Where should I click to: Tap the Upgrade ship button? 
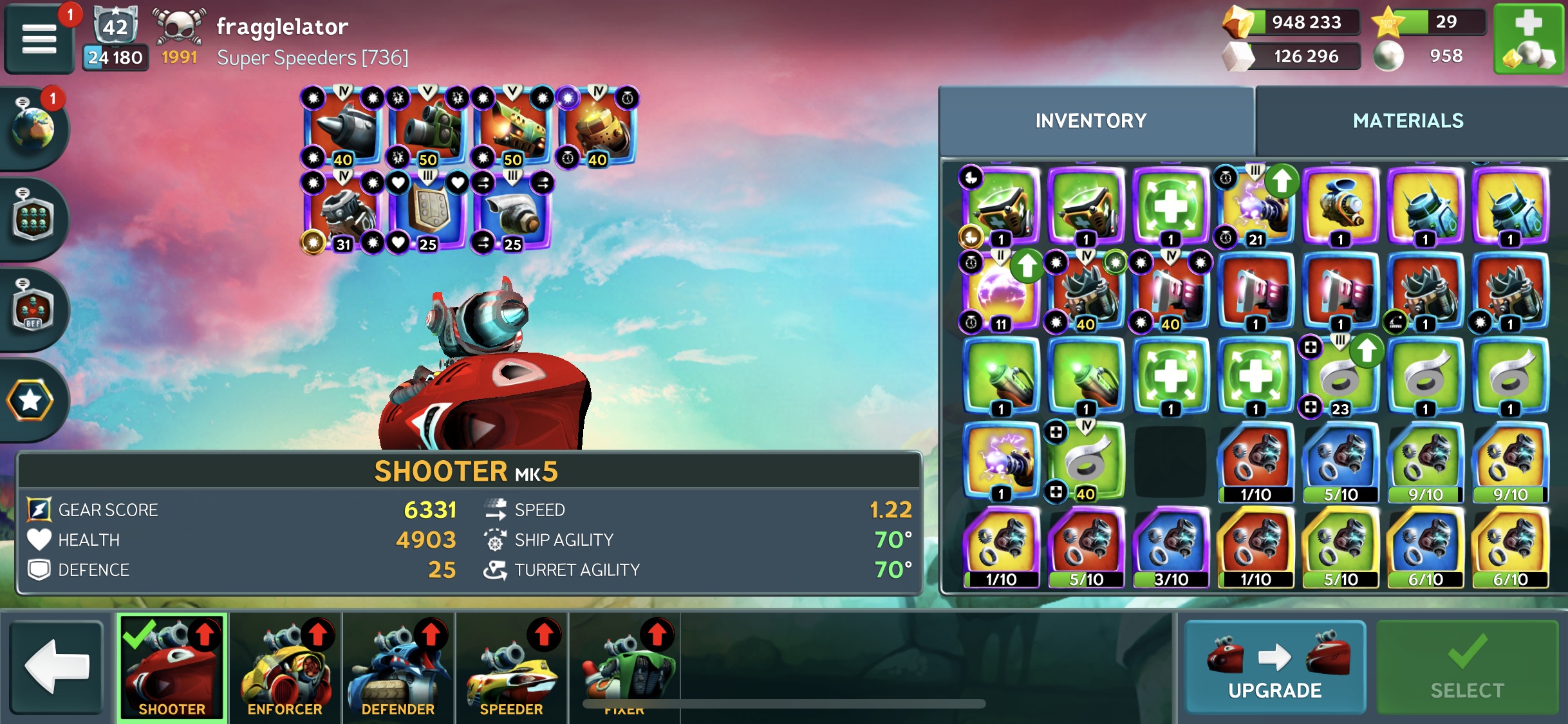pos(1274,667)
